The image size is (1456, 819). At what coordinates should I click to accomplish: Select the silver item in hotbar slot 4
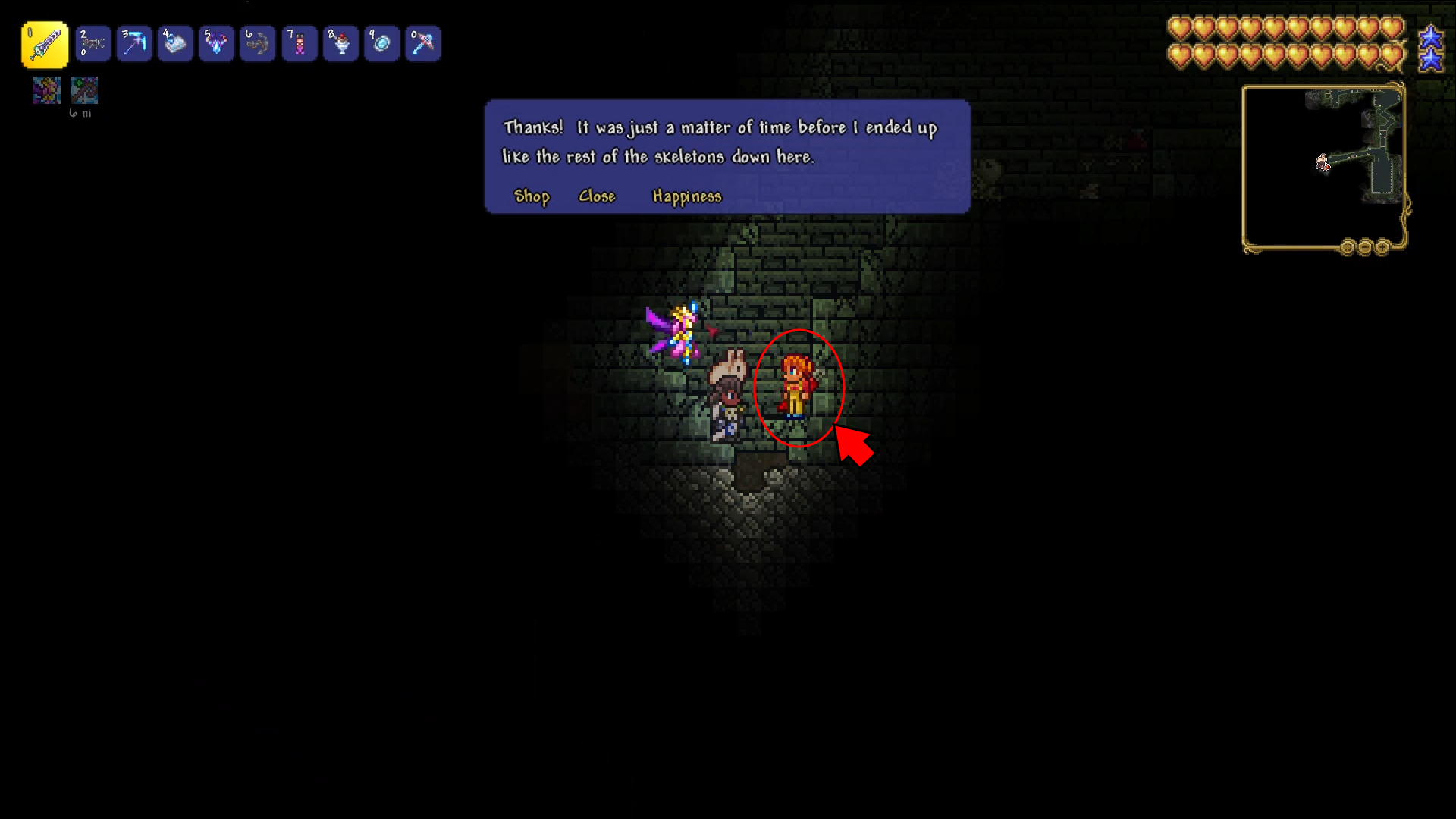click(175, 44)
